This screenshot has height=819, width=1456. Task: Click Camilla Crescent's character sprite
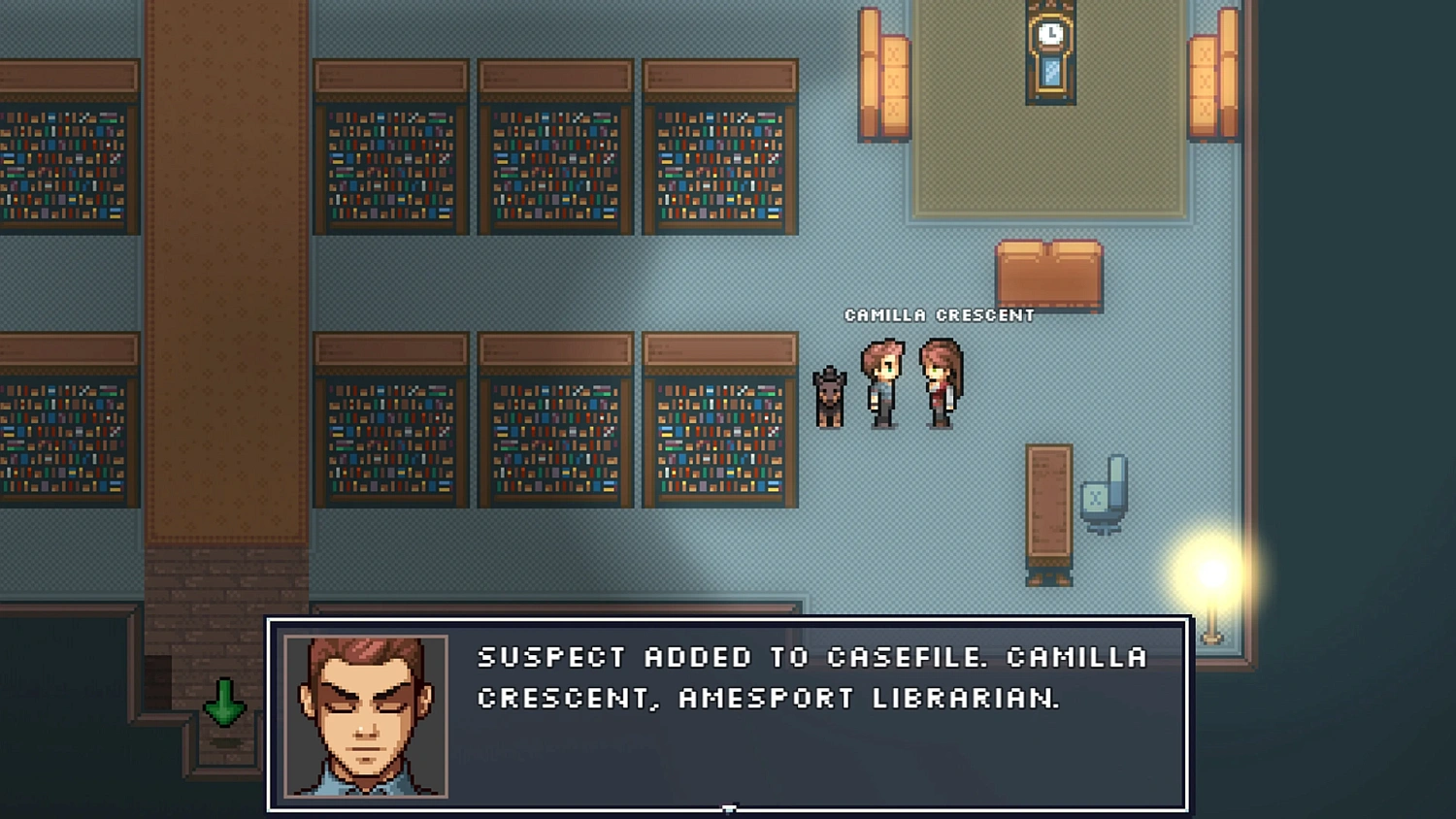click(938, 383)
